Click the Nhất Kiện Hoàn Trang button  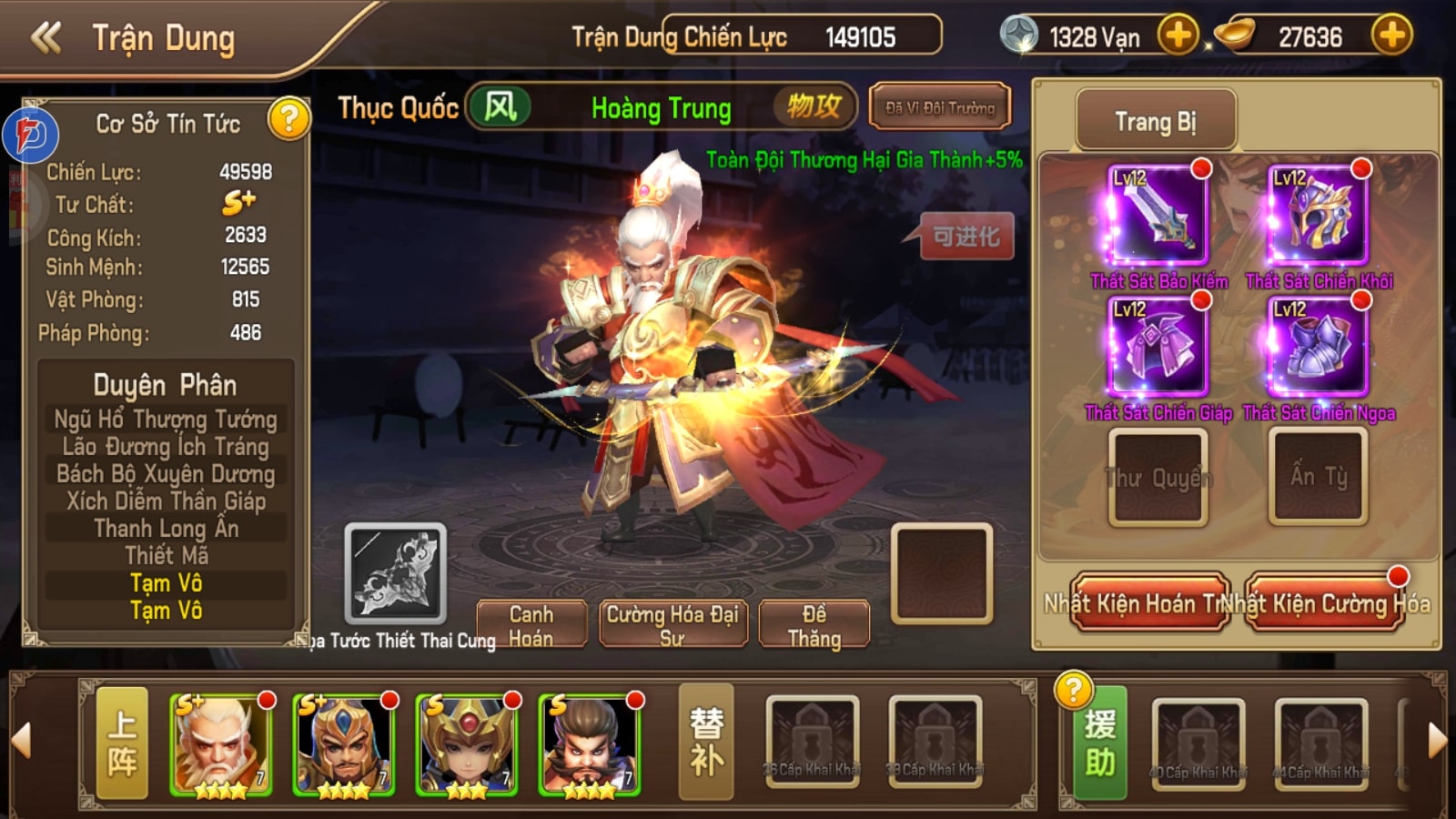click(1149, 603)
